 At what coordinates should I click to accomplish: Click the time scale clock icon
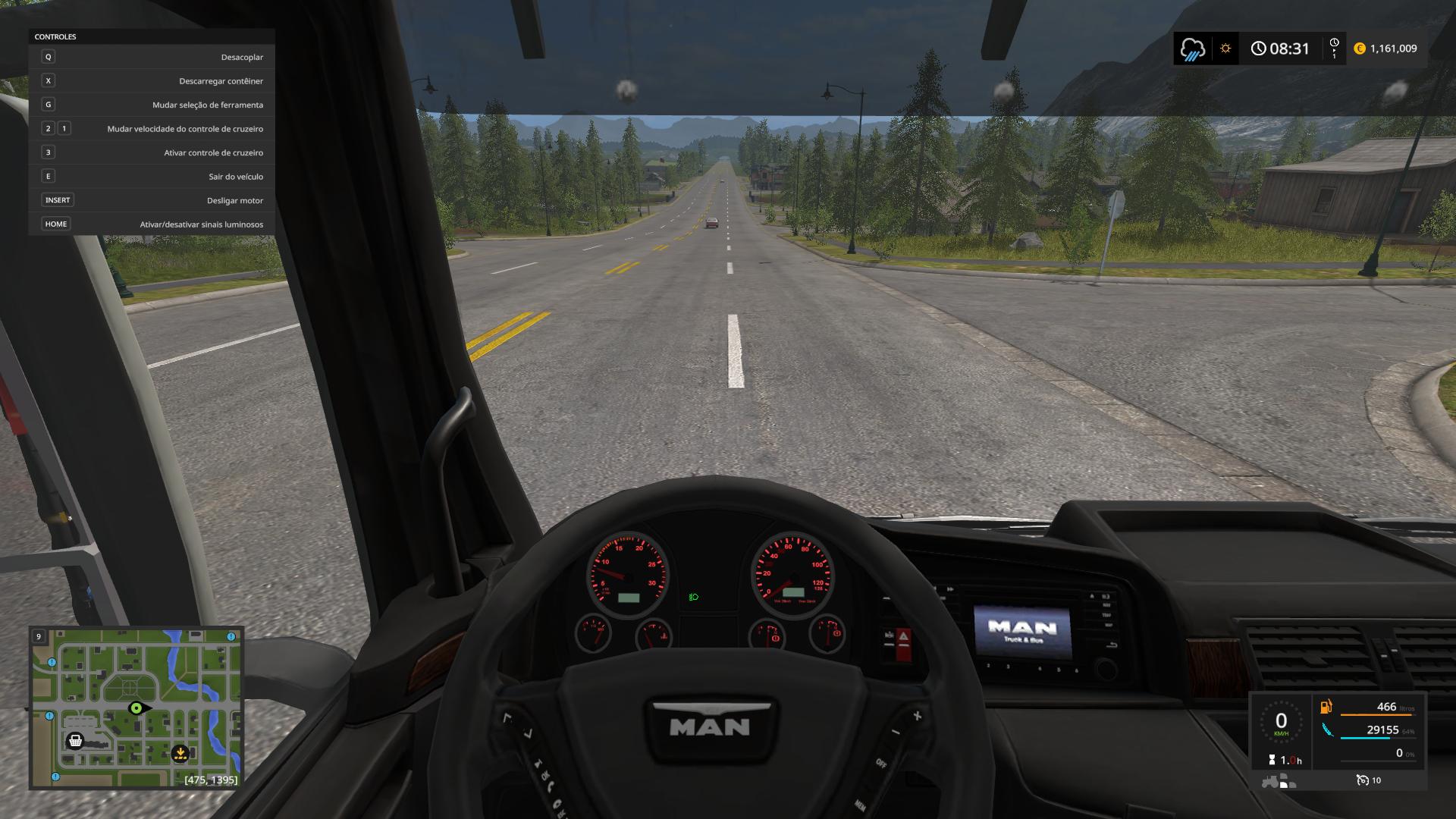tap(1334, 48)
